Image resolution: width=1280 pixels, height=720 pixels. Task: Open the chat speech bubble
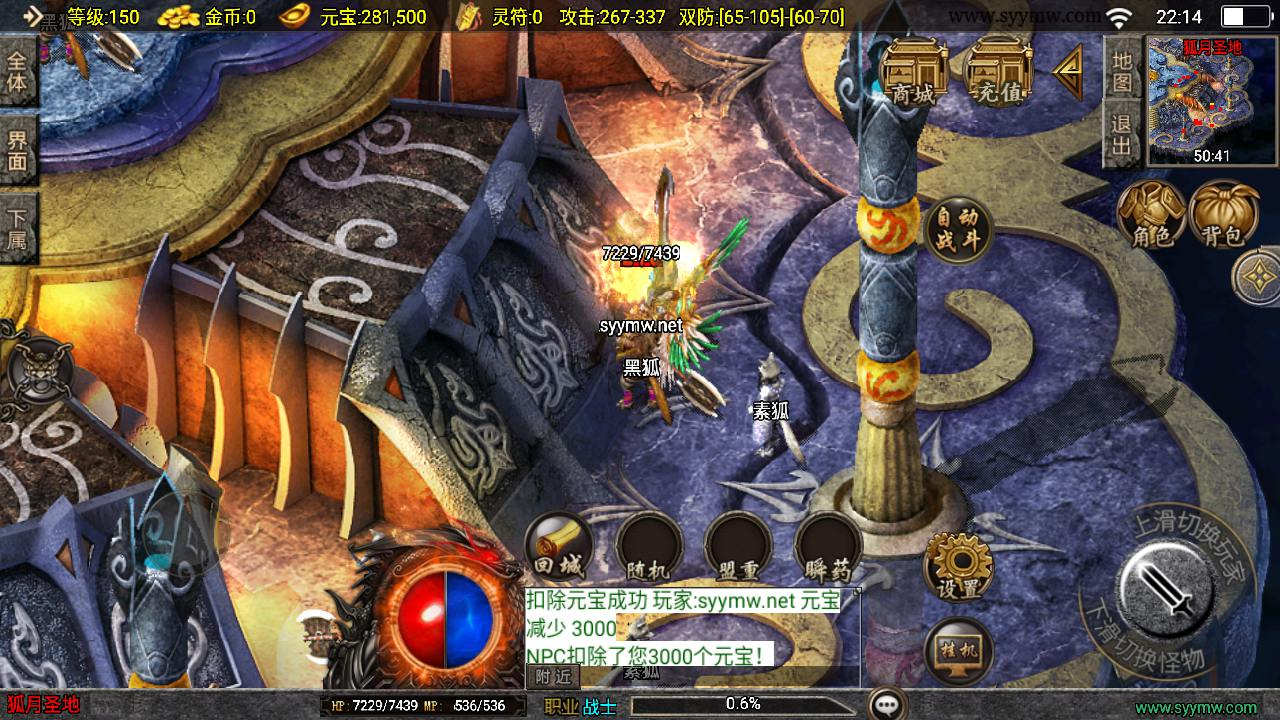pyautogui.click(x=887, y=705)
